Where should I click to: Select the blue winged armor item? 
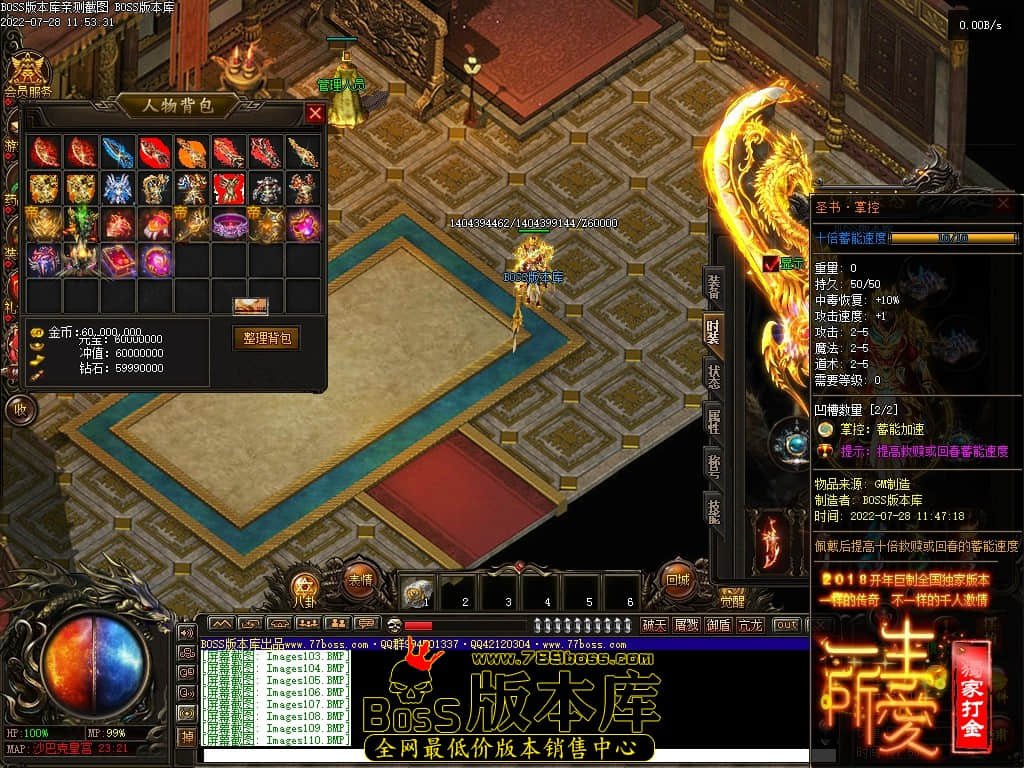[118, 188]
